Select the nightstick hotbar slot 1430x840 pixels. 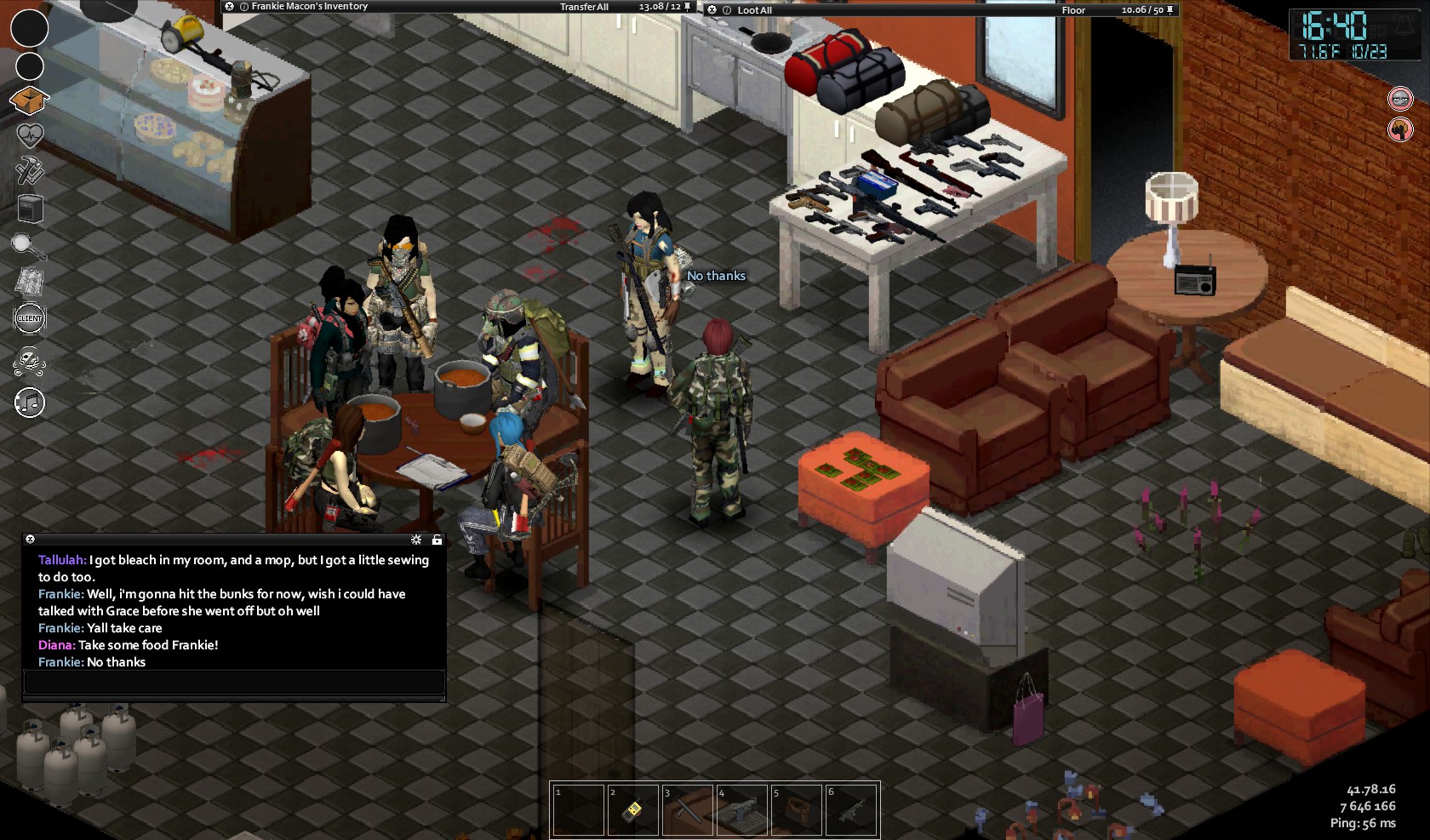[687, 809]
